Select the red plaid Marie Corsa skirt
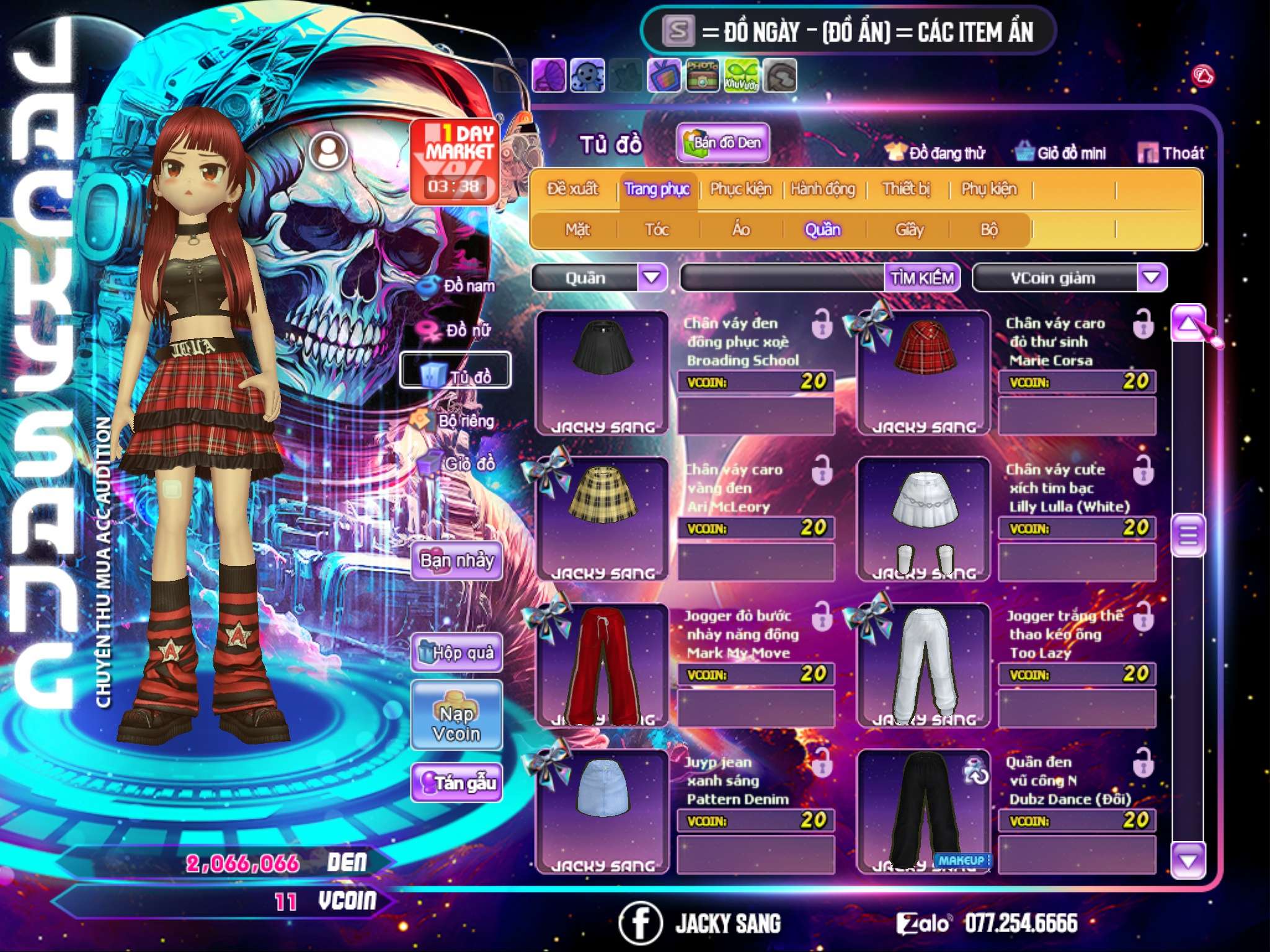The image size is (1270, 952). tap(923, 372)
